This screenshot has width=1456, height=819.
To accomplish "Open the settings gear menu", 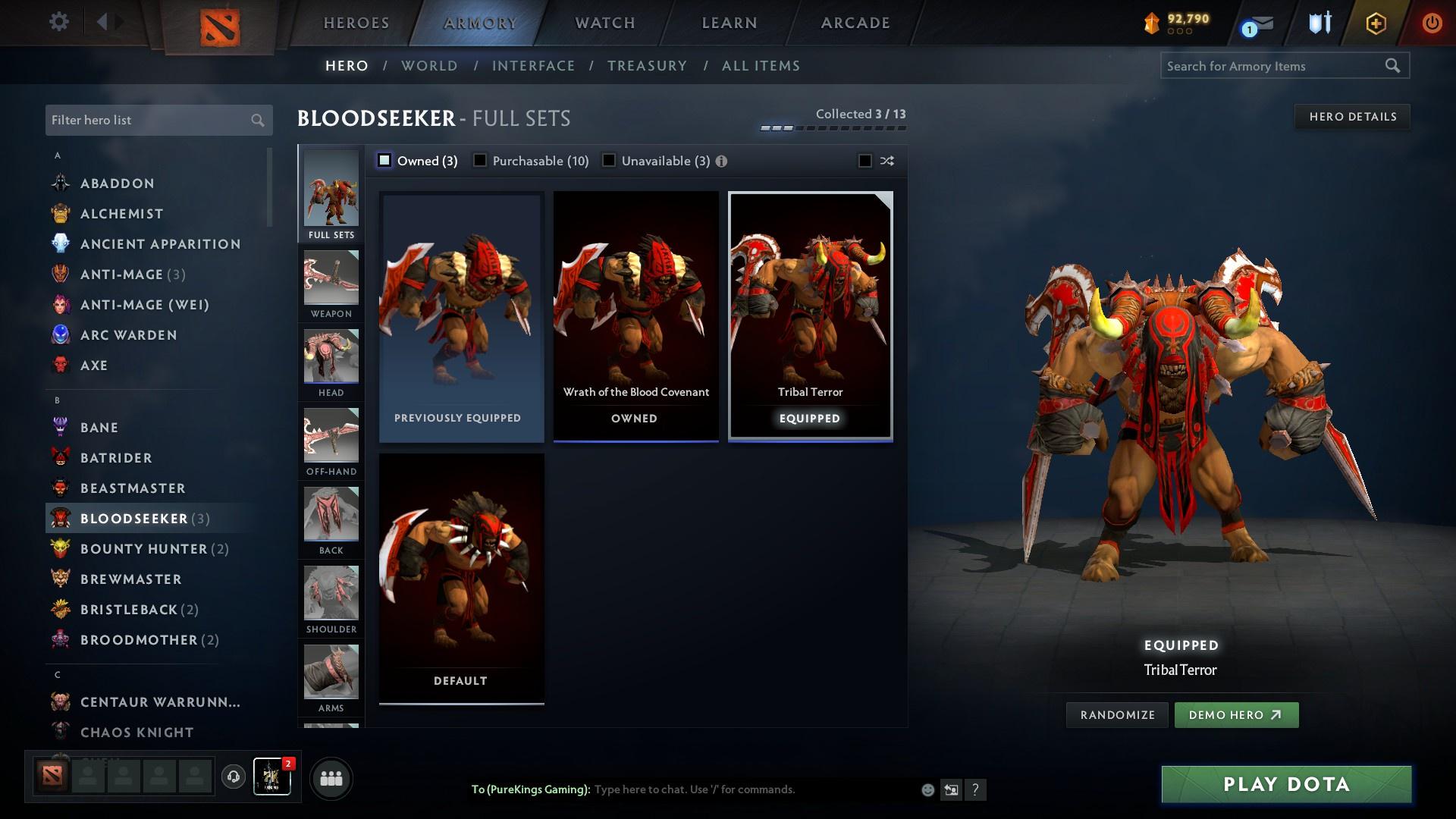I will tap(58, 22).
